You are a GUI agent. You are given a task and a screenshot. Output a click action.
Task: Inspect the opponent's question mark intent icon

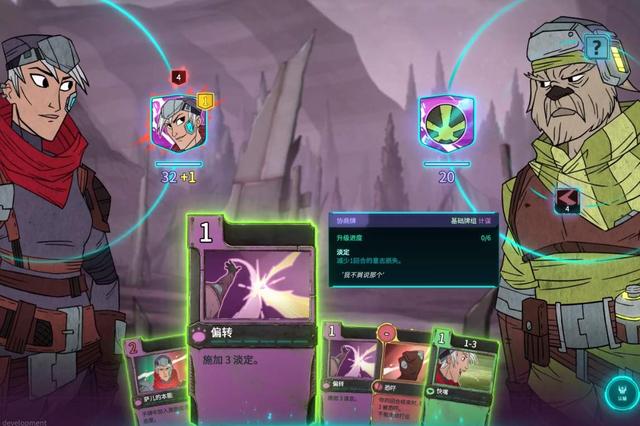point(596,46)
